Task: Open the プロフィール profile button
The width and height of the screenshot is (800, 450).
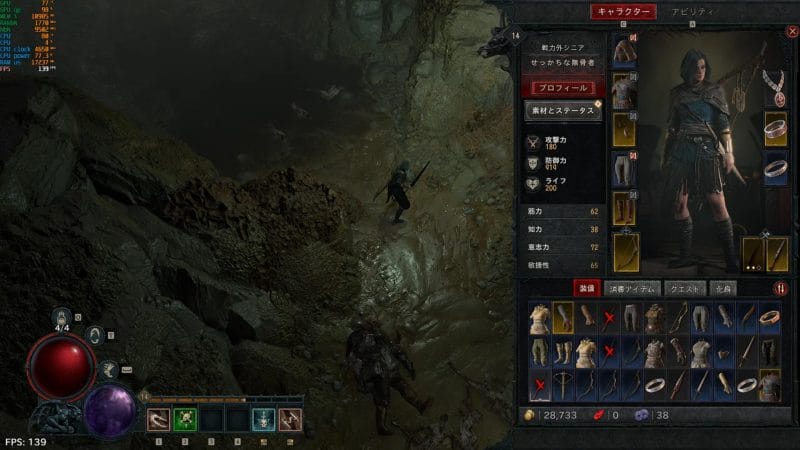Action: [564, 88]
